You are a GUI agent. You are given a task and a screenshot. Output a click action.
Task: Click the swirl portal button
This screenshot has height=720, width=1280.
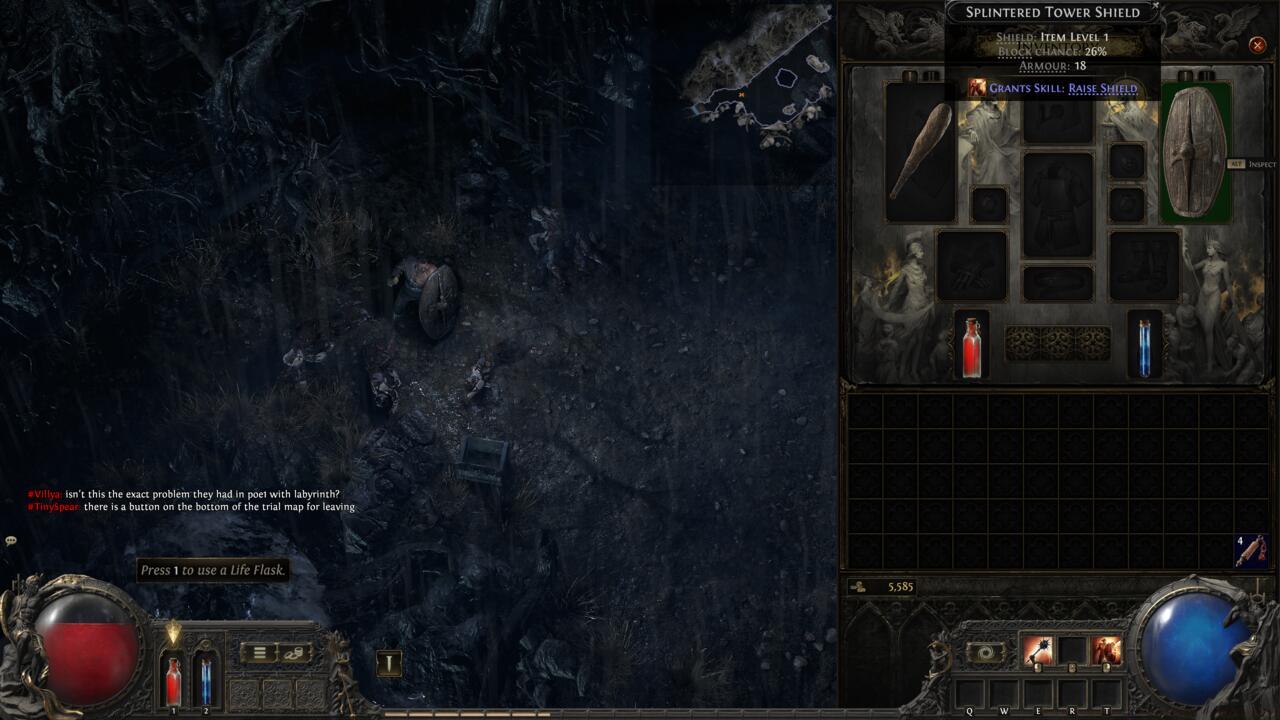[x=986, y=652]
